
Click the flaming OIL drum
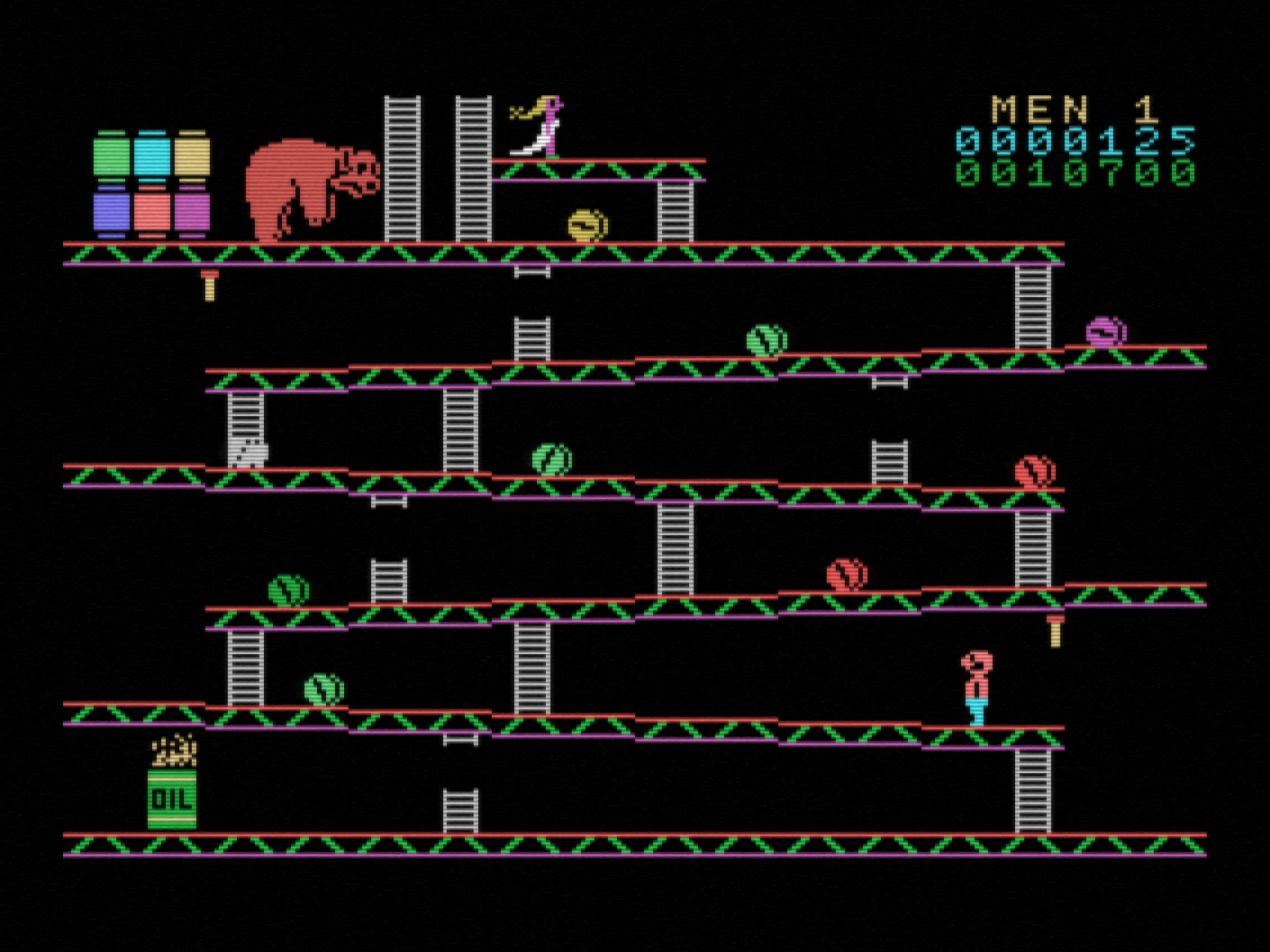(171, 788)
